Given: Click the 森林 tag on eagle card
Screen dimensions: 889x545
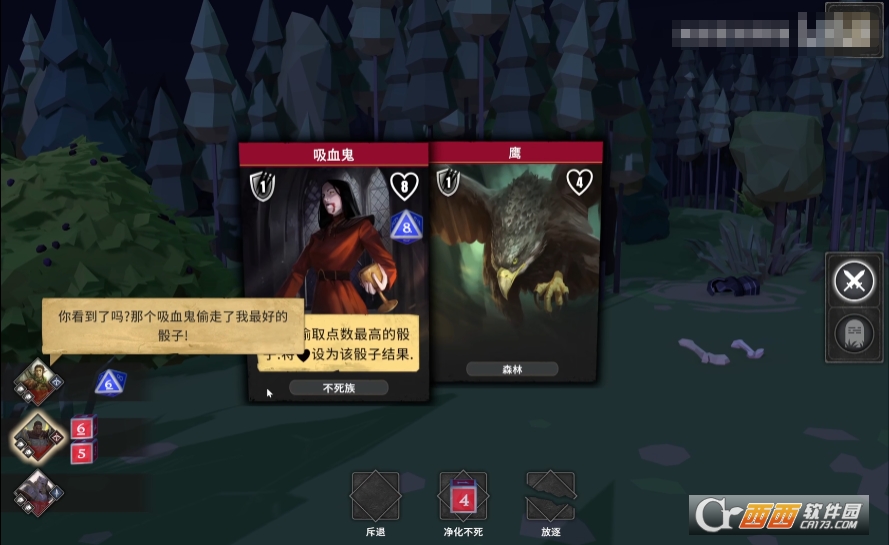Looking at the screenshot, I should click(512, 369).
